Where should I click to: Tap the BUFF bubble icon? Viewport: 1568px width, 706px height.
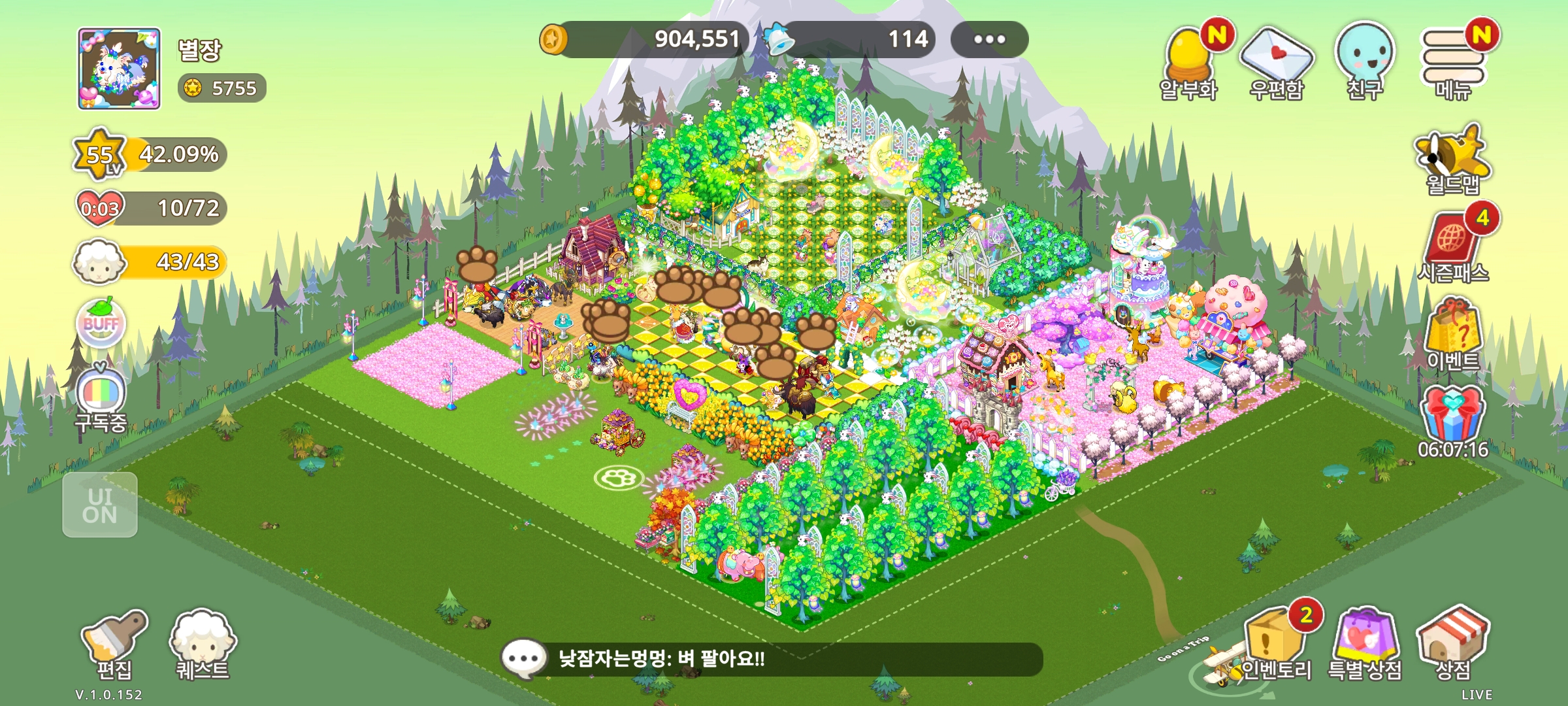click(x=101, y=322)
